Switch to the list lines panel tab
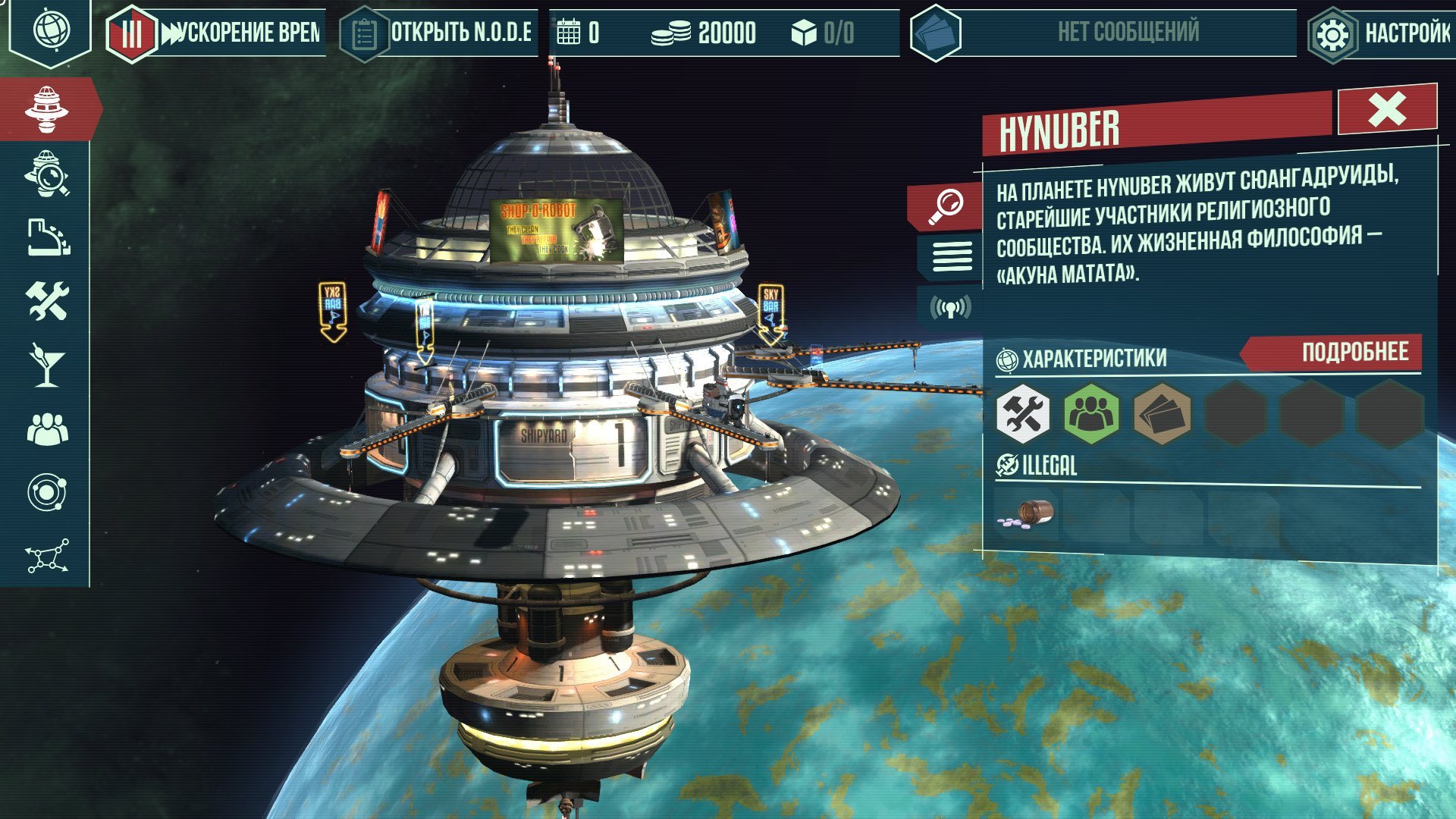1456x819 pixels. click(x=951, y=256)
